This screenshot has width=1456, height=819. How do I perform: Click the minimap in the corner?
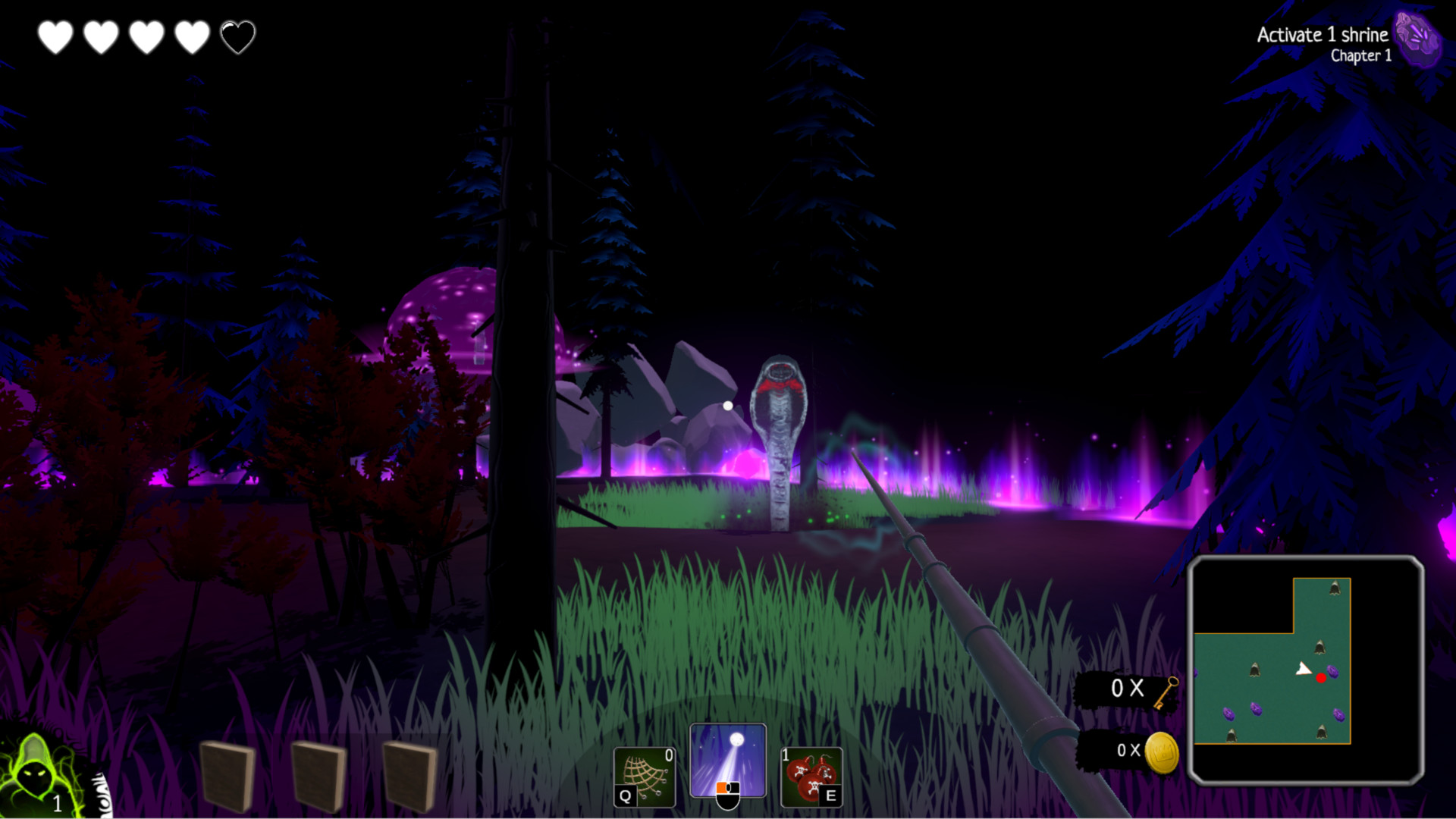coord(1305,670)
